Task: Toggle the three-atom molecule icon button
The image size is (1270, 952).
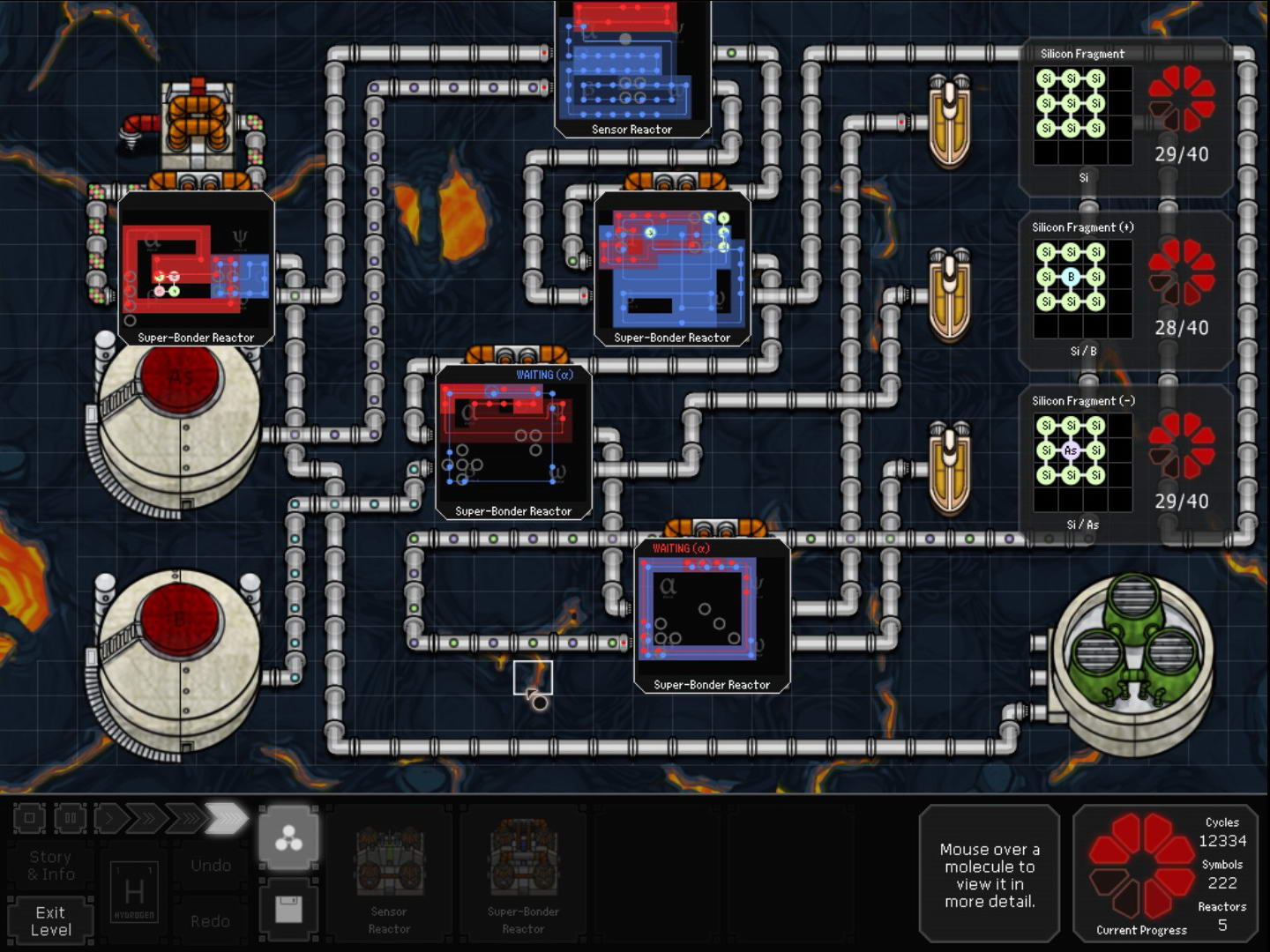Action: pos(288,838)
